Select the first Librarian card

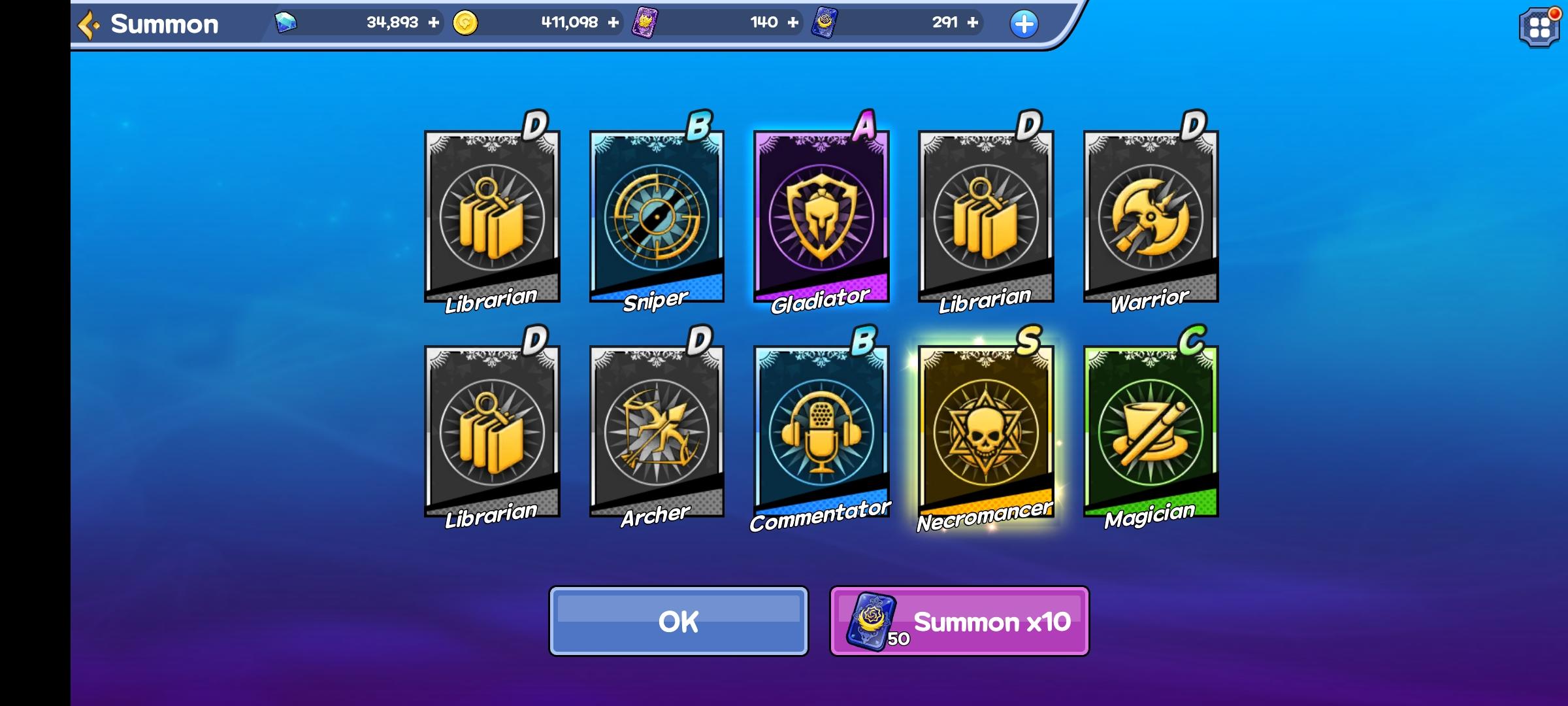coord(491,216)
